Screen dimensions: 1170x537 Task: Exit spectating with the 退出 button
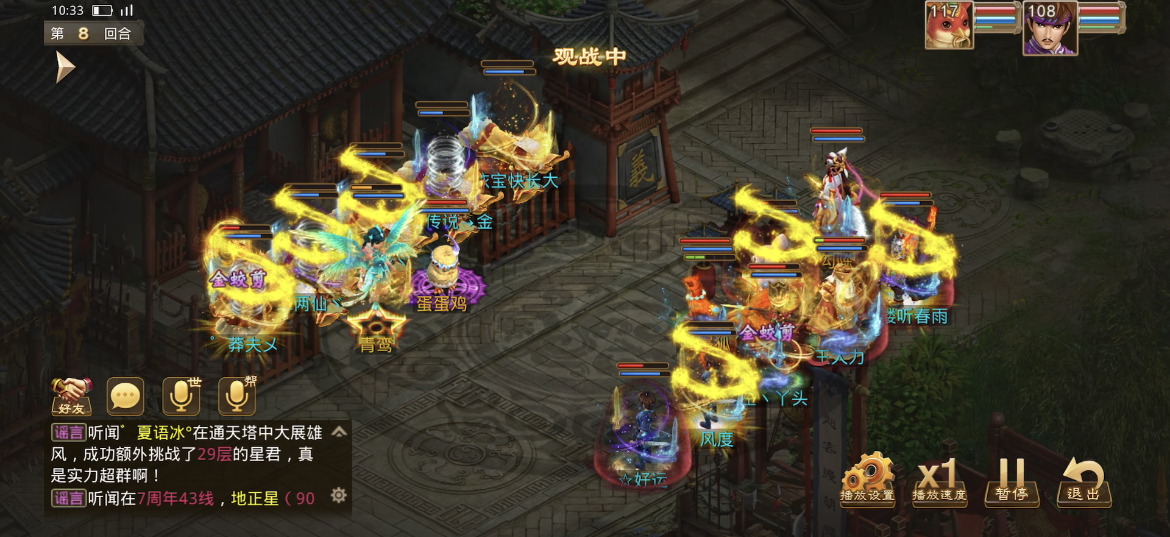[1083, 480]
